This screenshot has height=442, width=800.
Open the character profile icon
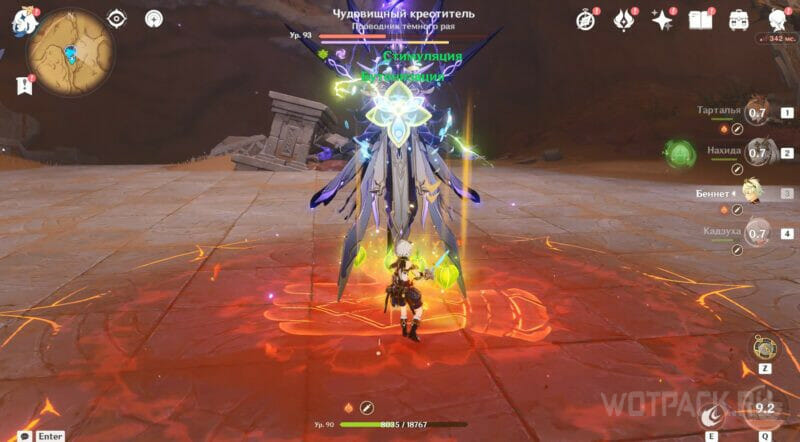pyautogui.click(x=777, y=19)
